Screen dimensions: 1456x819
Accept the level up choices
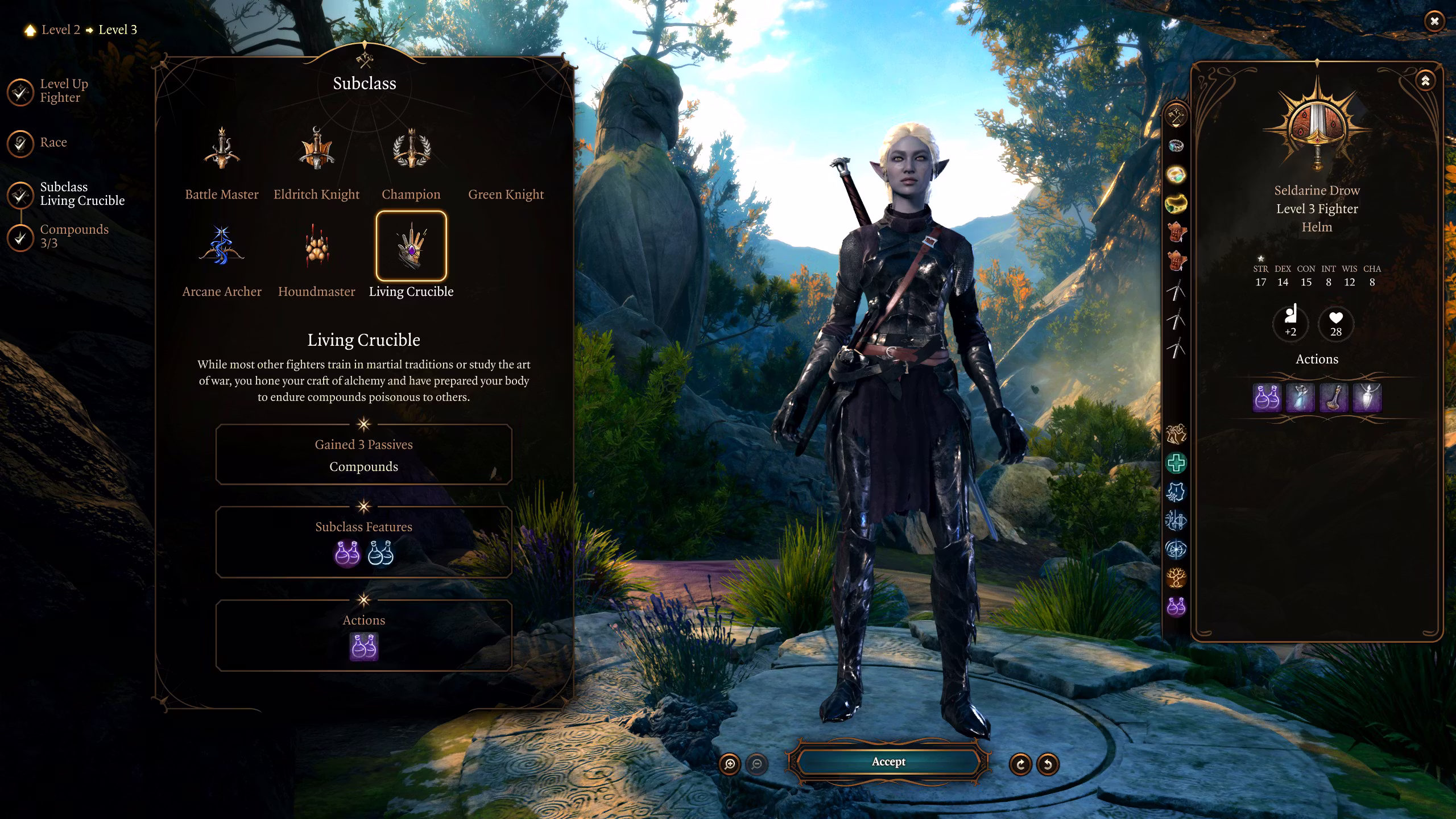tap(888, 762)
